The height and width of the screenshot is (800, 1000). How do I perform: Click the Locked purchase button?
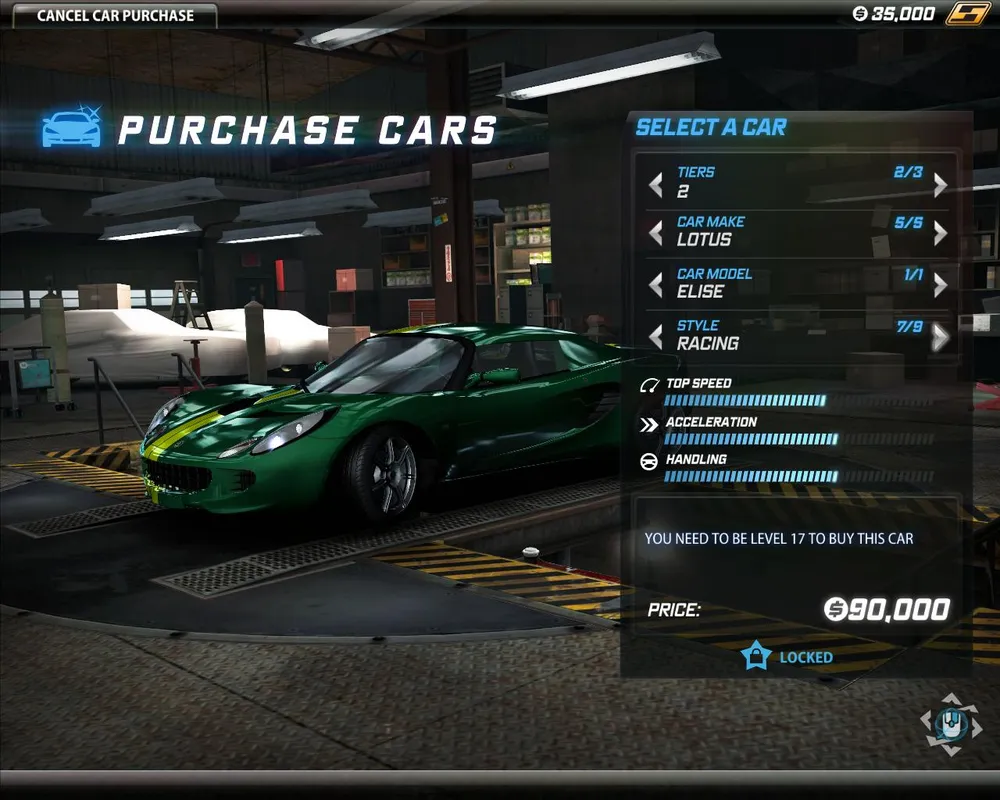(x=787, y=657)
